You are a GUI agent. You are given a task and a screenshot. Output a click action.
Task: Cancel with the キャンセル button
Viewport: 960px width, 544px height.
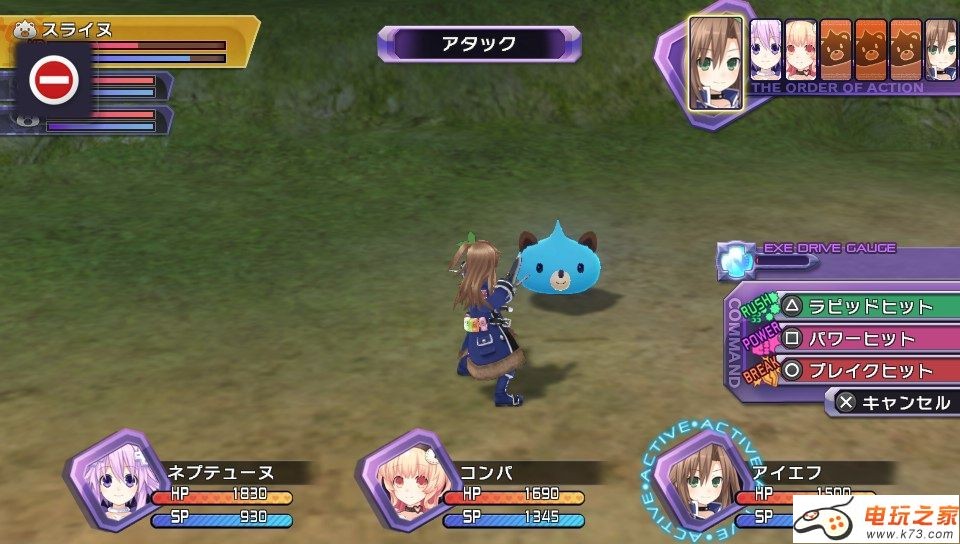tap(894, 403)
